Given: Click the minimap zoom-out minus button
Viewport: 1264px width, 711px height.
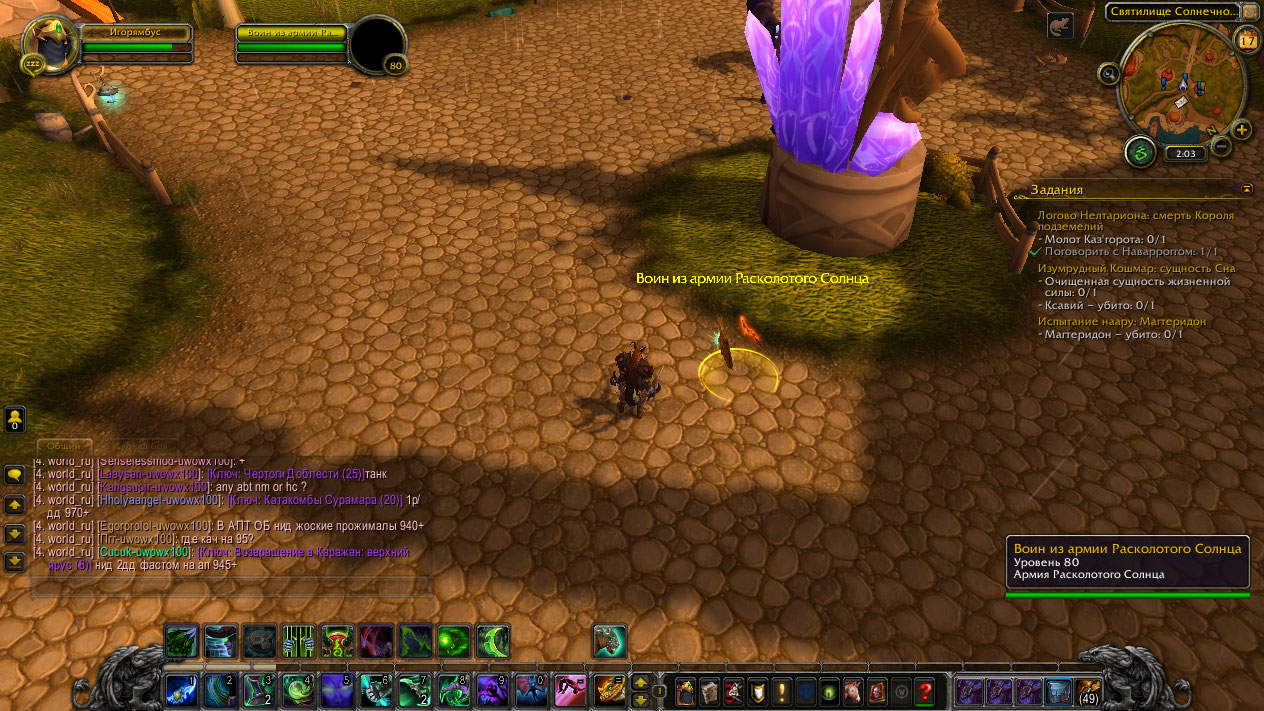Looking at the screenshot, I should [x=1221, y=146].
